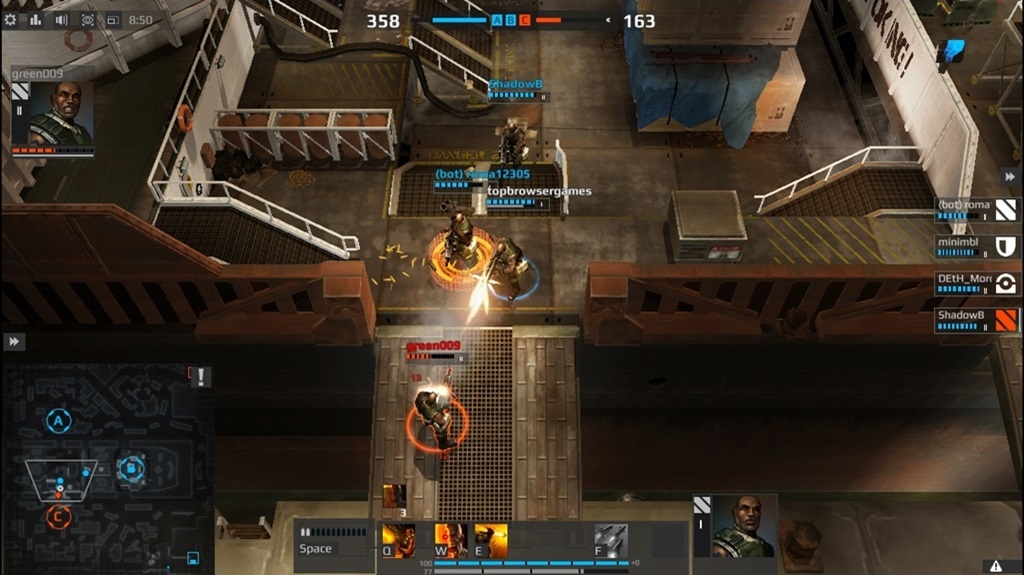Use the consumable item with count 3
This screenshot has width=1024, height=575.
(x=394, y=496)
